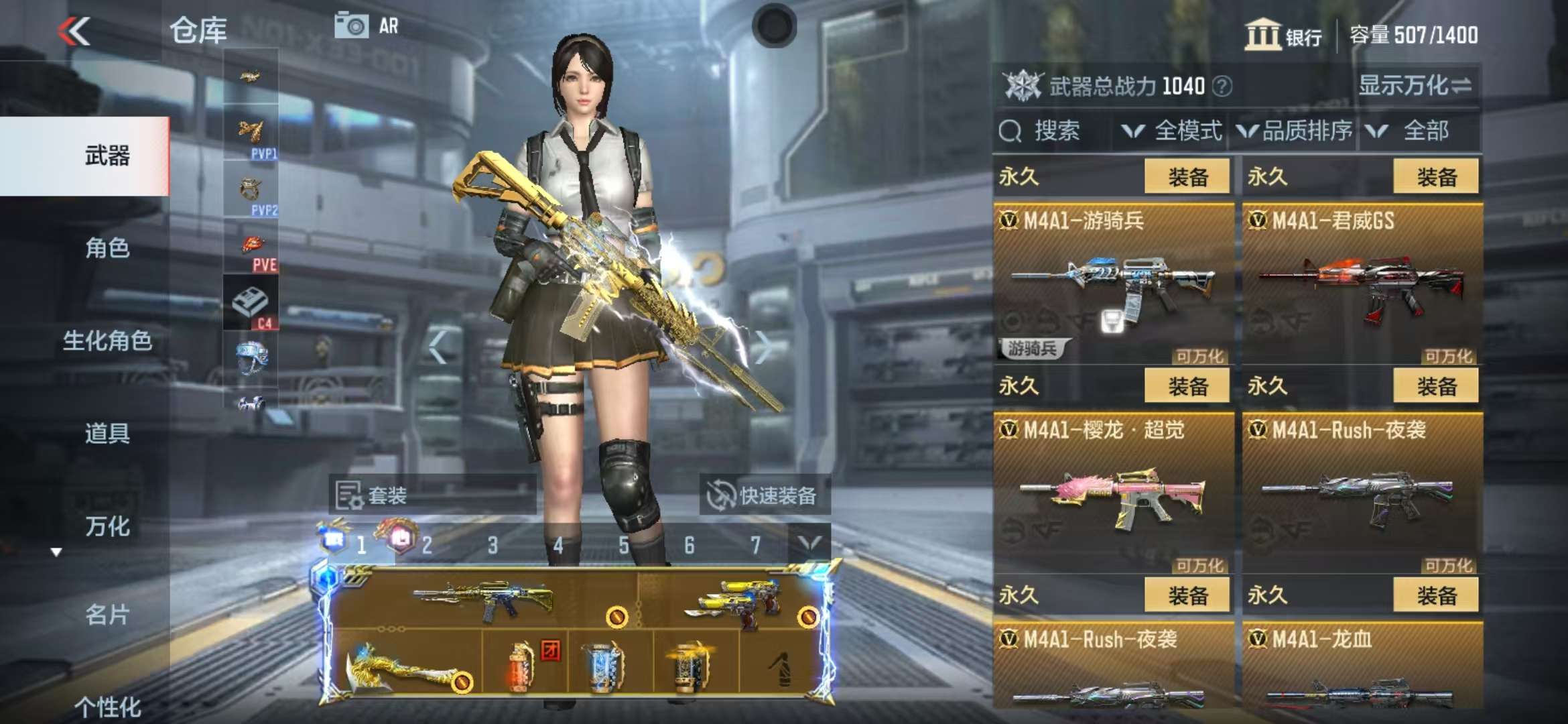1568x724 pixels.
Task: Go back with the double-arrow button
Action: pyautogui.click(x=74, y=31)
